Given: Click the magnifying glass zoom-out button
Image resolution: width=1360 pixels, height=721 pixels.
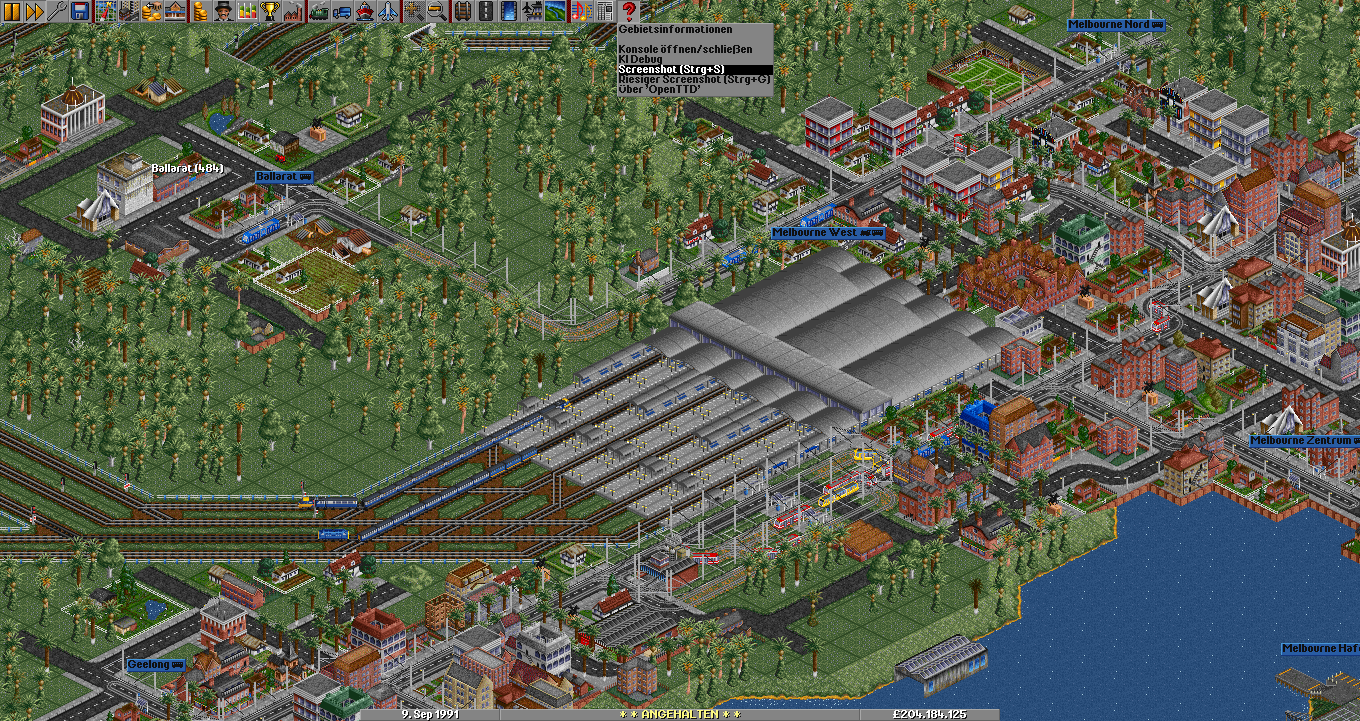Looking at the screenshot, I should click(x=437, y=12).
